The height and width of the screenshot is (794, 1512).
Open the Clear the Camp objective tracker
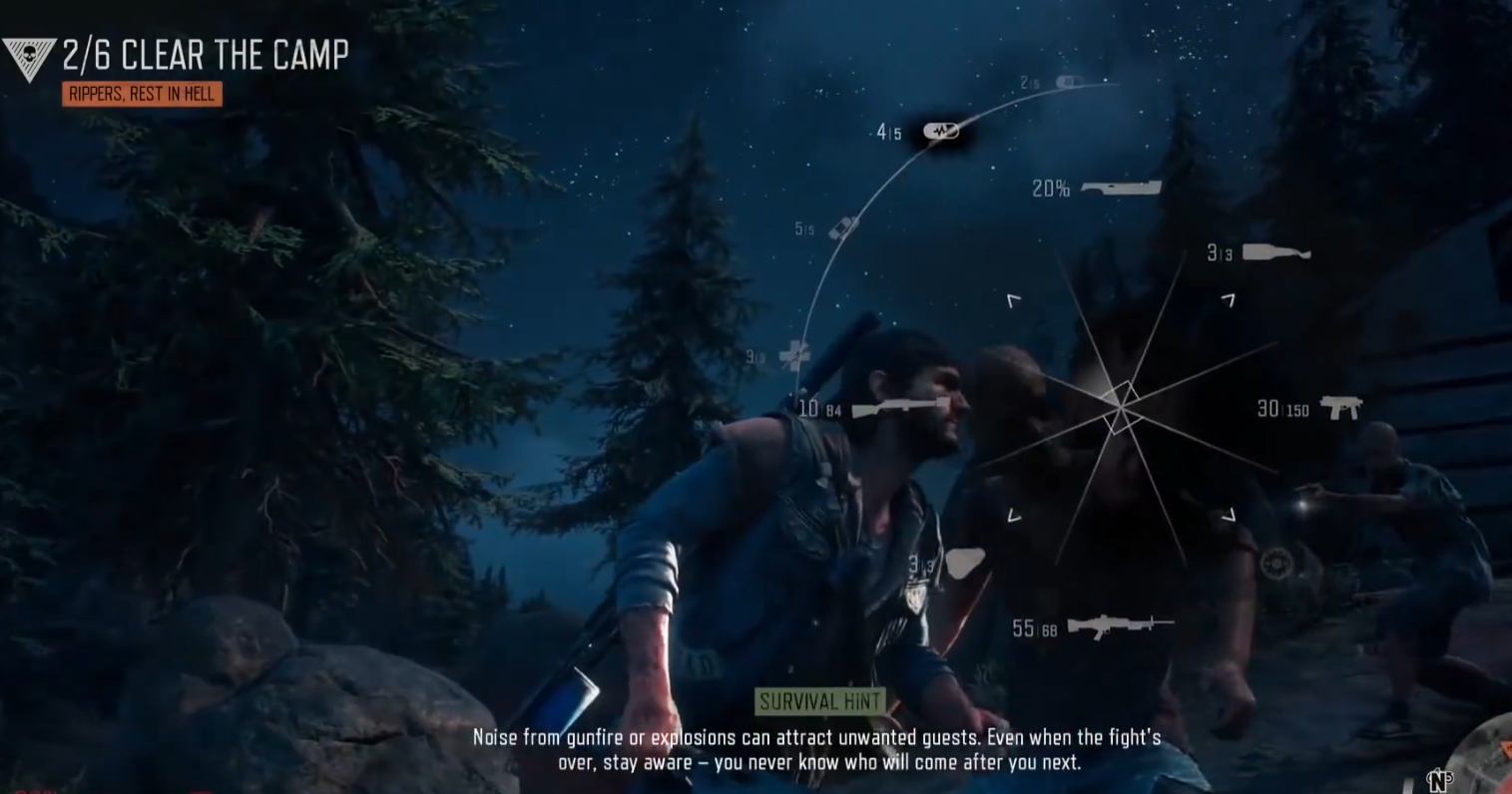(205, 56)
